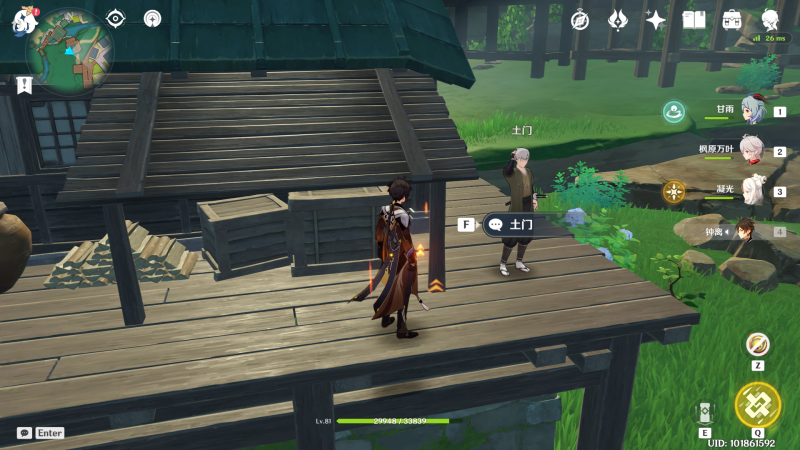Image resolution: width=800 pixels, height=450 pixels.
Task: Switch to party member 凝光
Action: click(752, 191)
